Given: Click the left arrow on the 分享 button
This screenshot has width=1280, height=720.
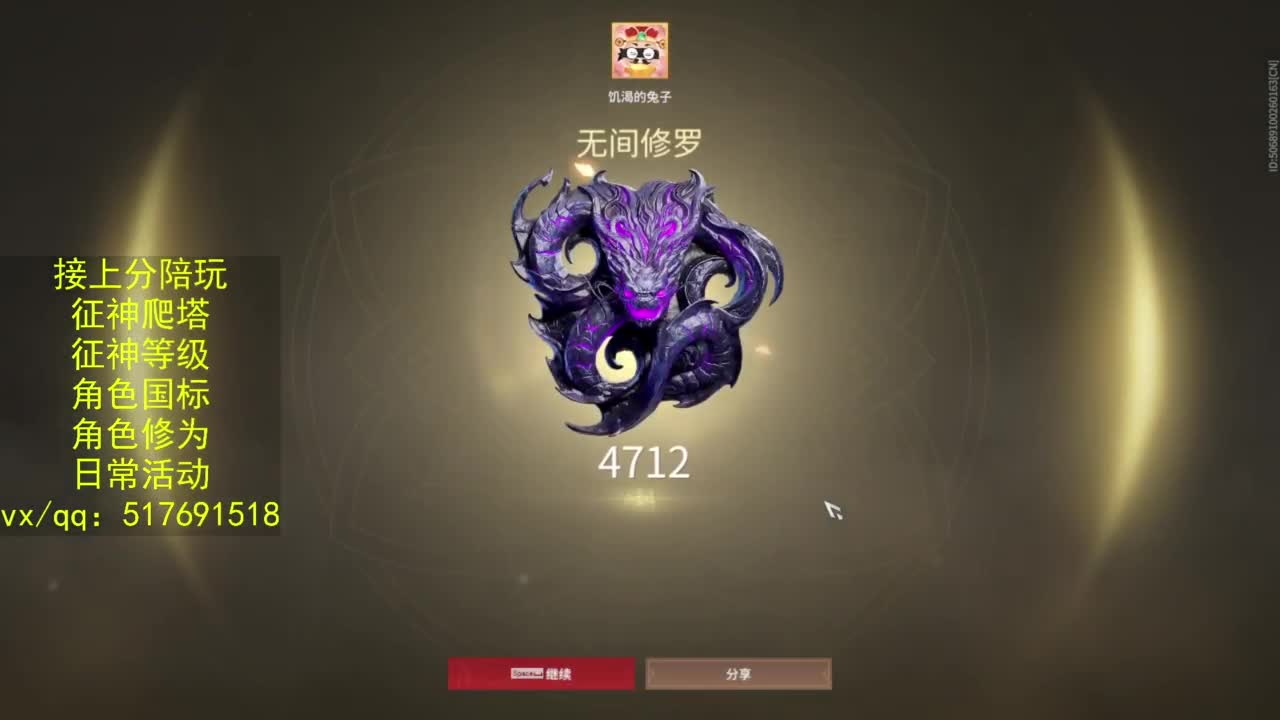Looking at the screenshot, I should pos(655,673).
